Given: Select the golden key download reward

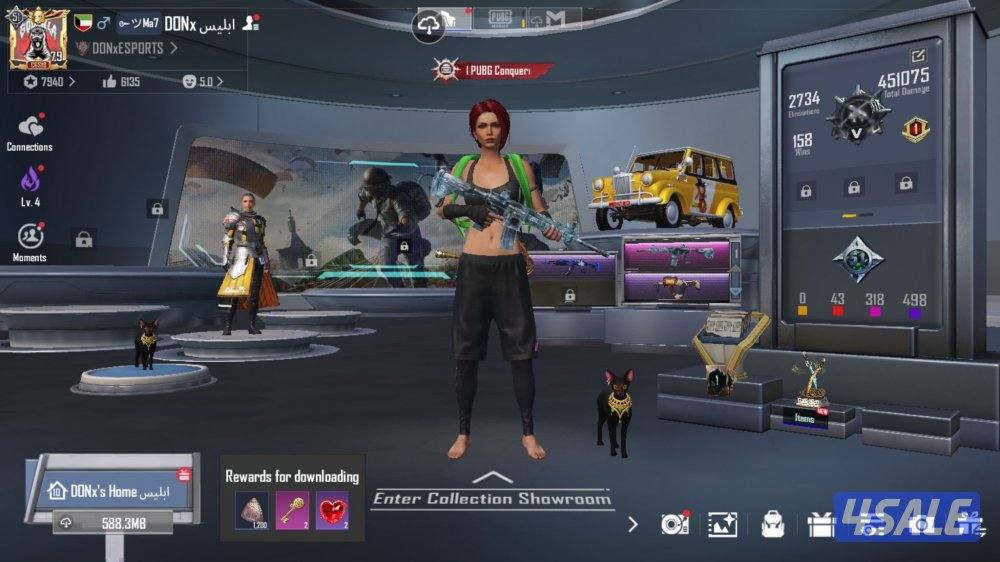Looking at the screenshot, I should tap(292, 510).
